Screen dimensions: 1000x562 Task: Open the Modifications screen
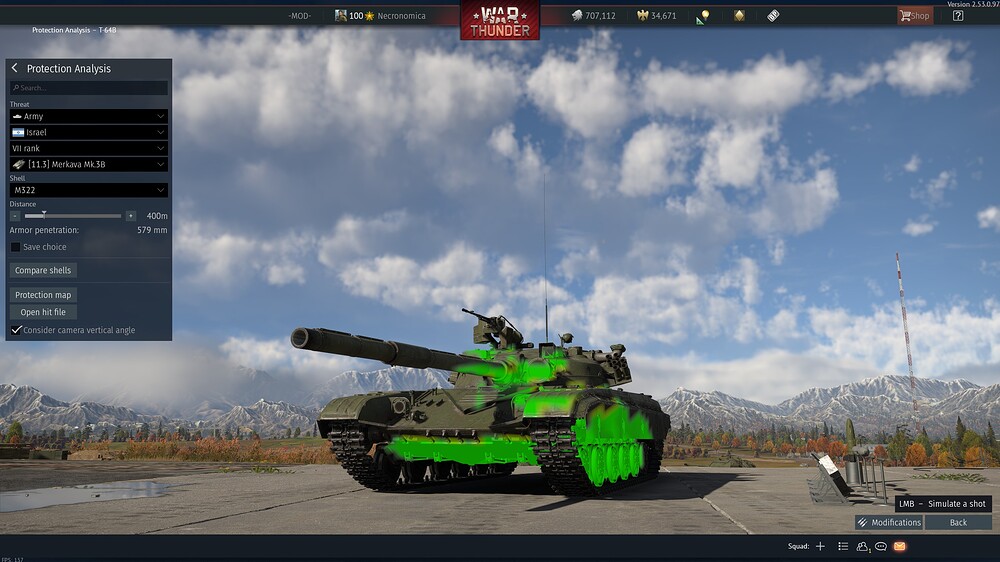tap(889, 522)
